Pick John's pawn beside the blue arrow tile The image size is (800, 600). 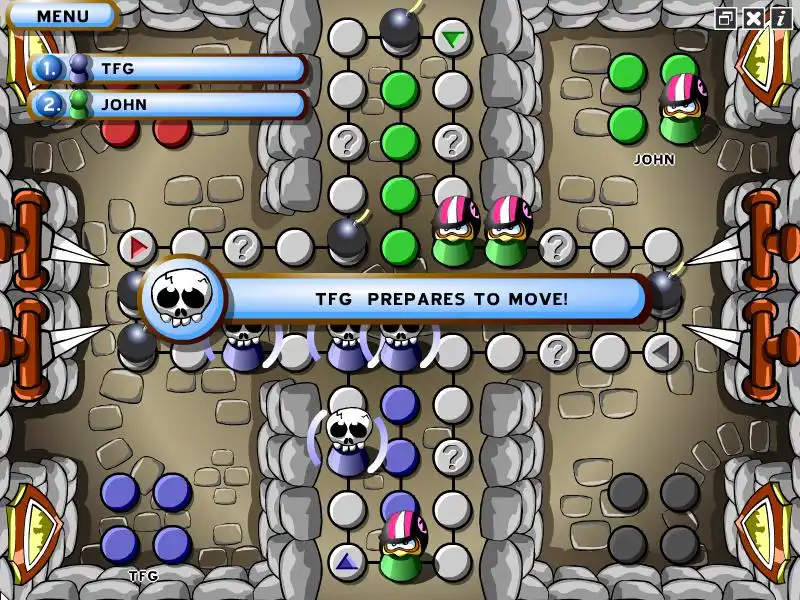(403, 545)
